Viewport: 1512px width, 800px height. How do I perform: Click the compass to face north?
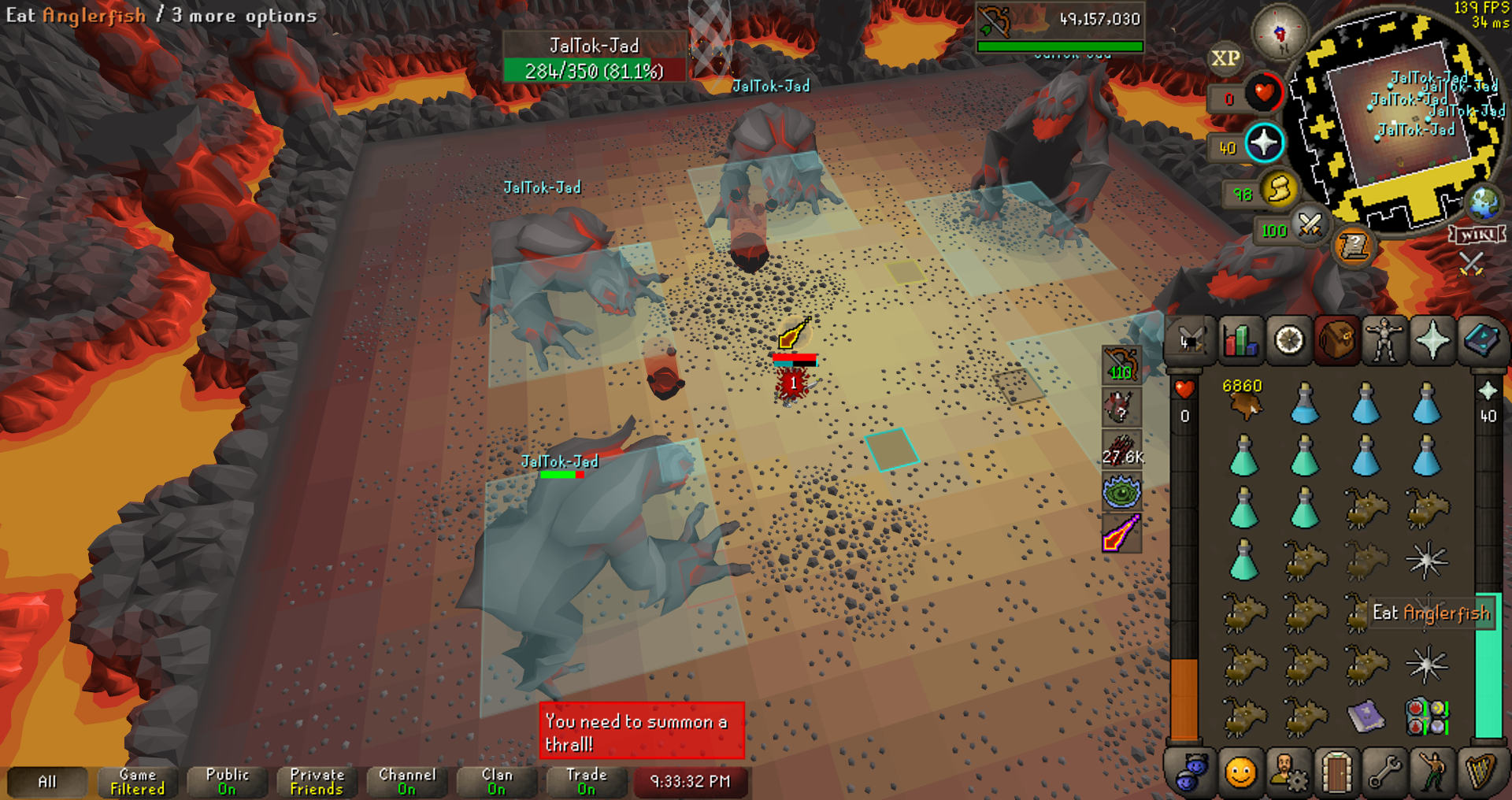coord(1280,33)
